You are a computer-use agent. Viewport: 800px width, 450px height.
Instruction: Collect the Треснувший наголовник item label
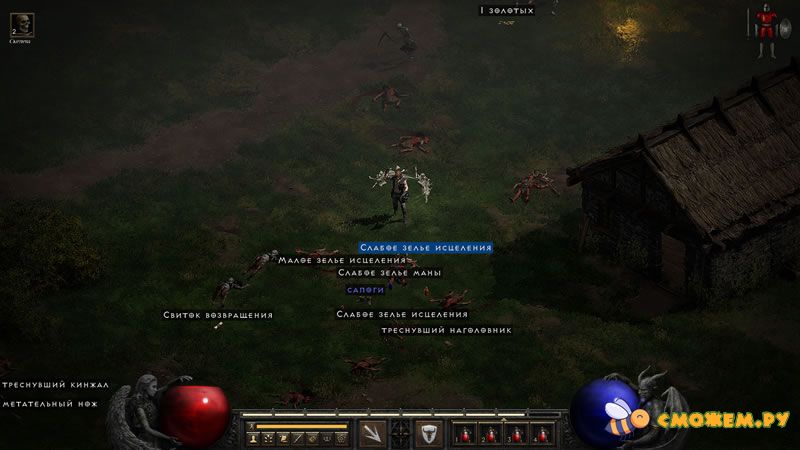pyautogui.click(x=446, y=329)
